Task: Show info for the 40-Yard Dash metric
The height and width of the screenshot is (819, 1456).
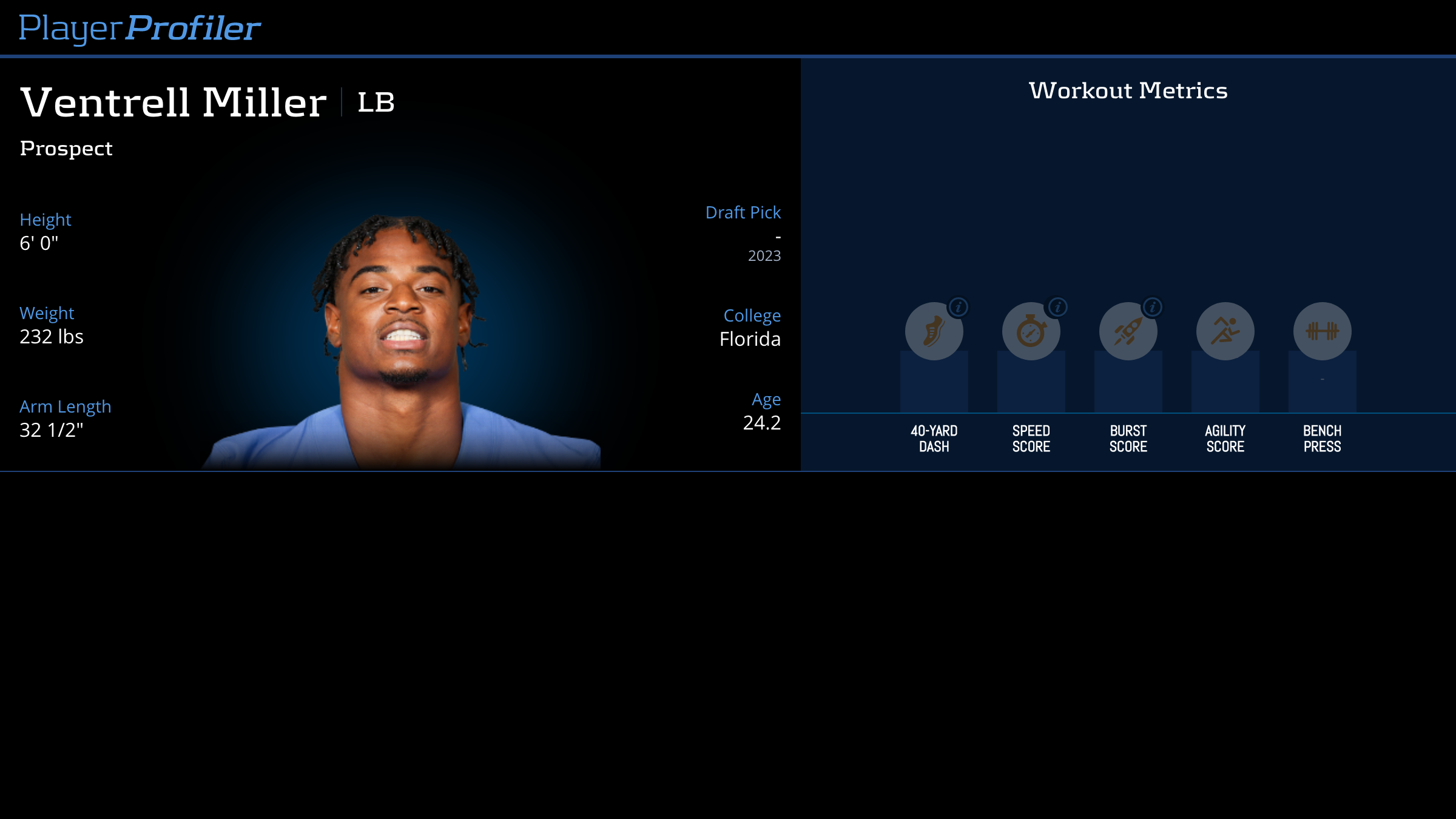Action: (959, 307)
